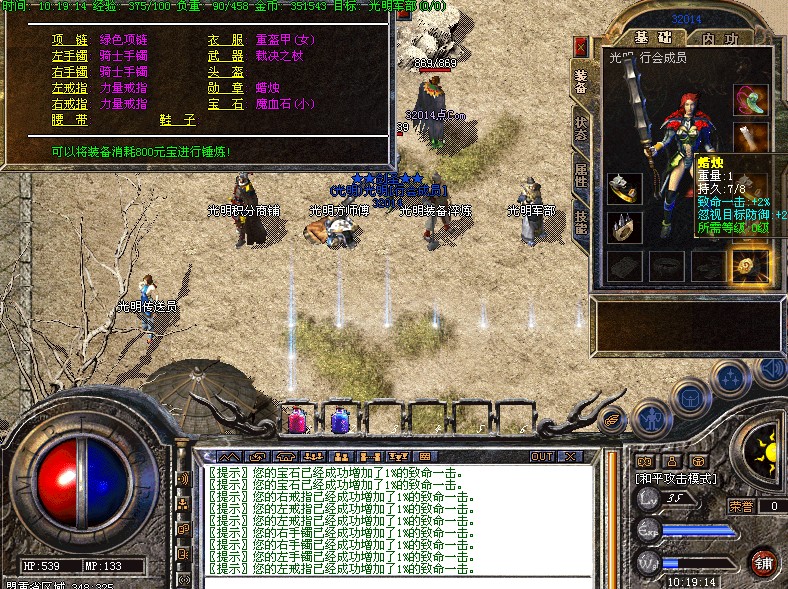Click the 勋章 (medal) refine link
788x589 pixels.
tap(226, 88)
